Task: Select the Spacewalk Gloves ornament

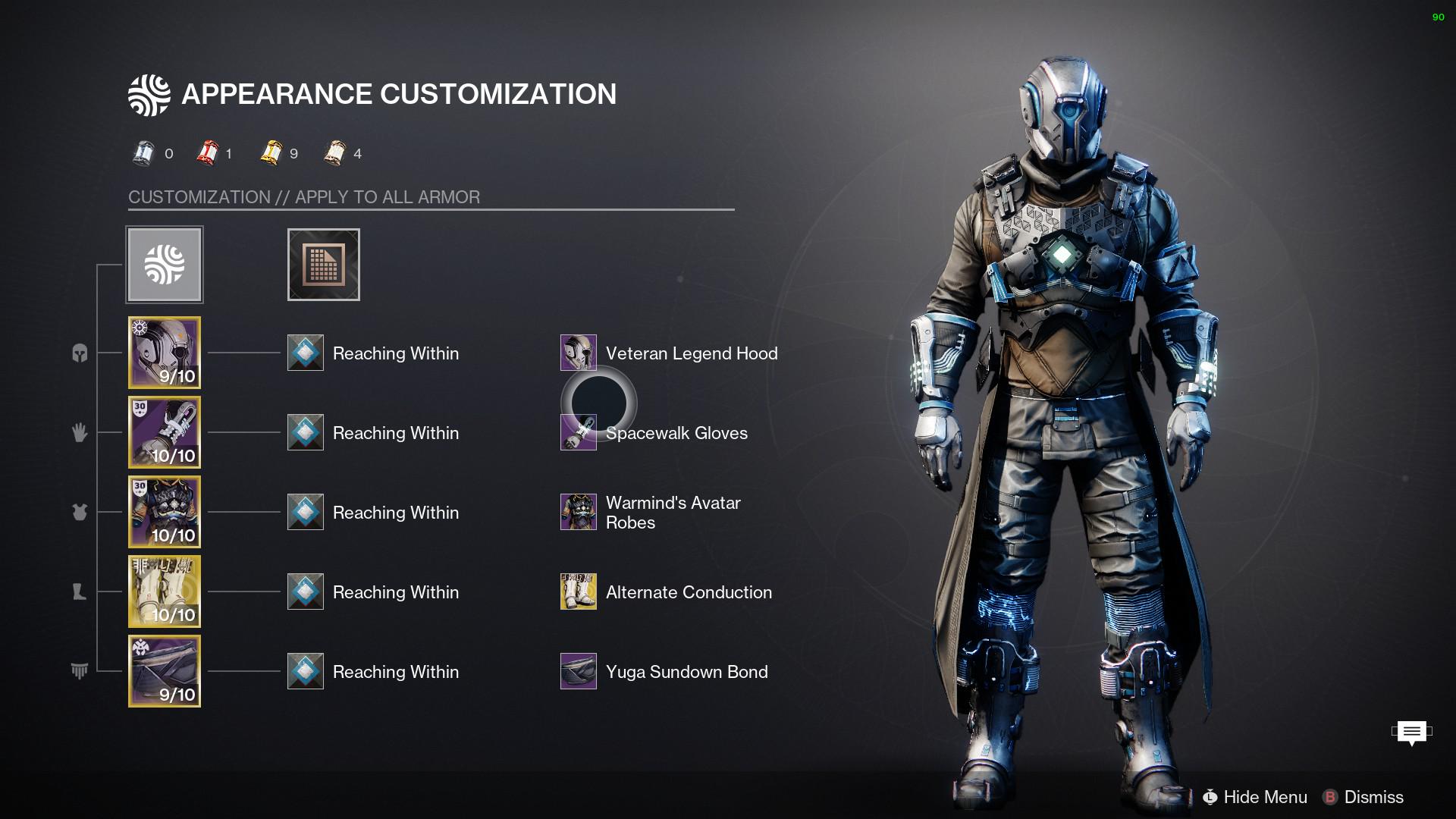Action: [579, 433]
